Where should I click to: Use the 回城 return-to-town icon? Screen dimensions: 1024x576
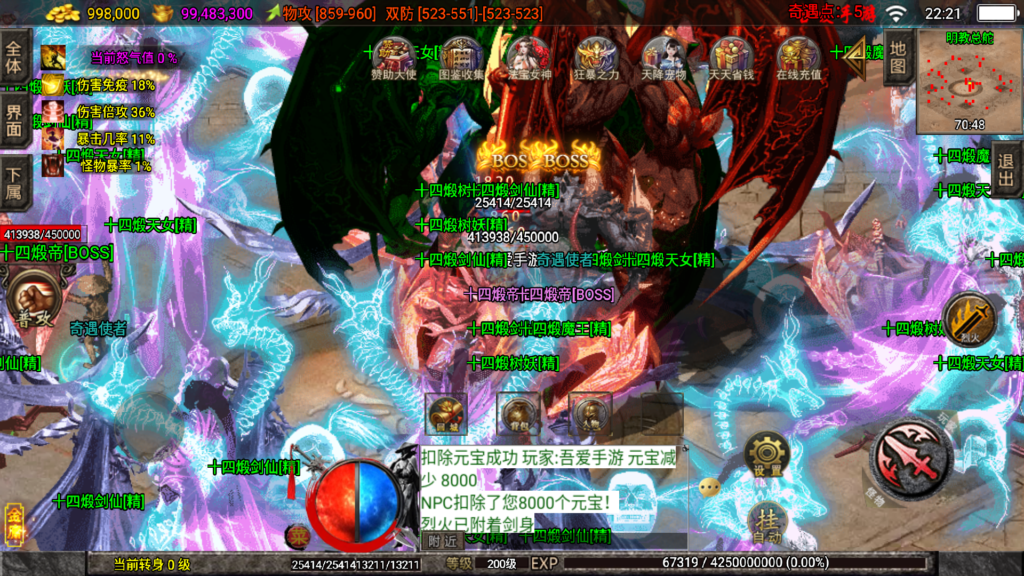pos(446,413)
